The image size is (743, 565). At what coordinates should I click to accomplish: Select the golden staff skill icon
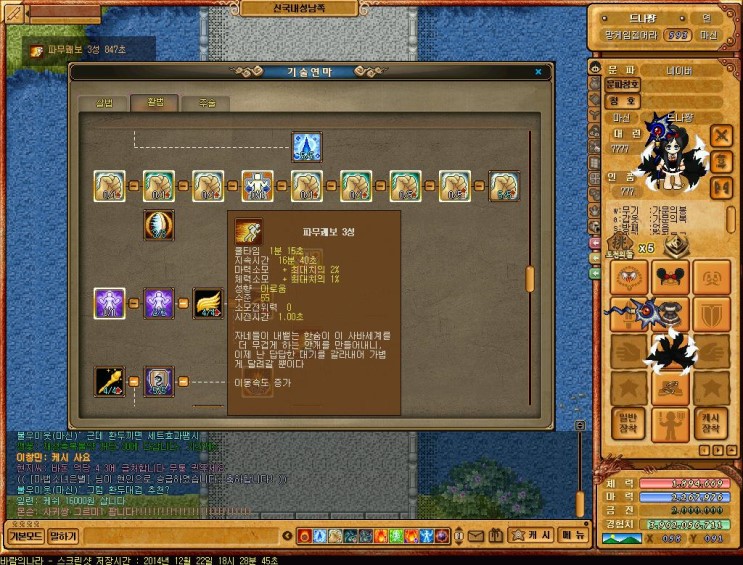pyautogui.click(x=109, y=381)
